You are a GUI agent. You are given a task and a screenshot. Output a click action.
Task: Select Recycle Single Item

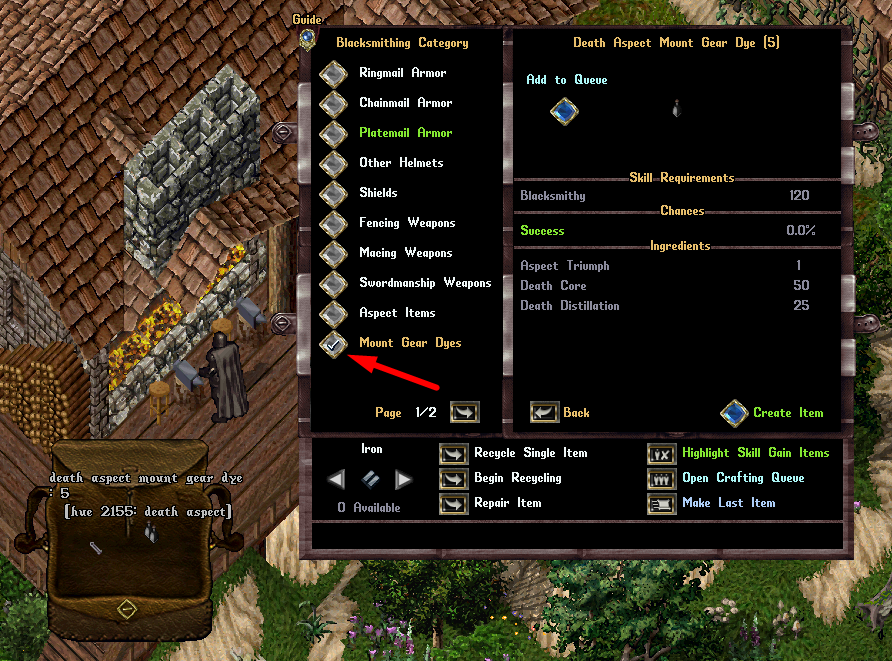[454, 454]
